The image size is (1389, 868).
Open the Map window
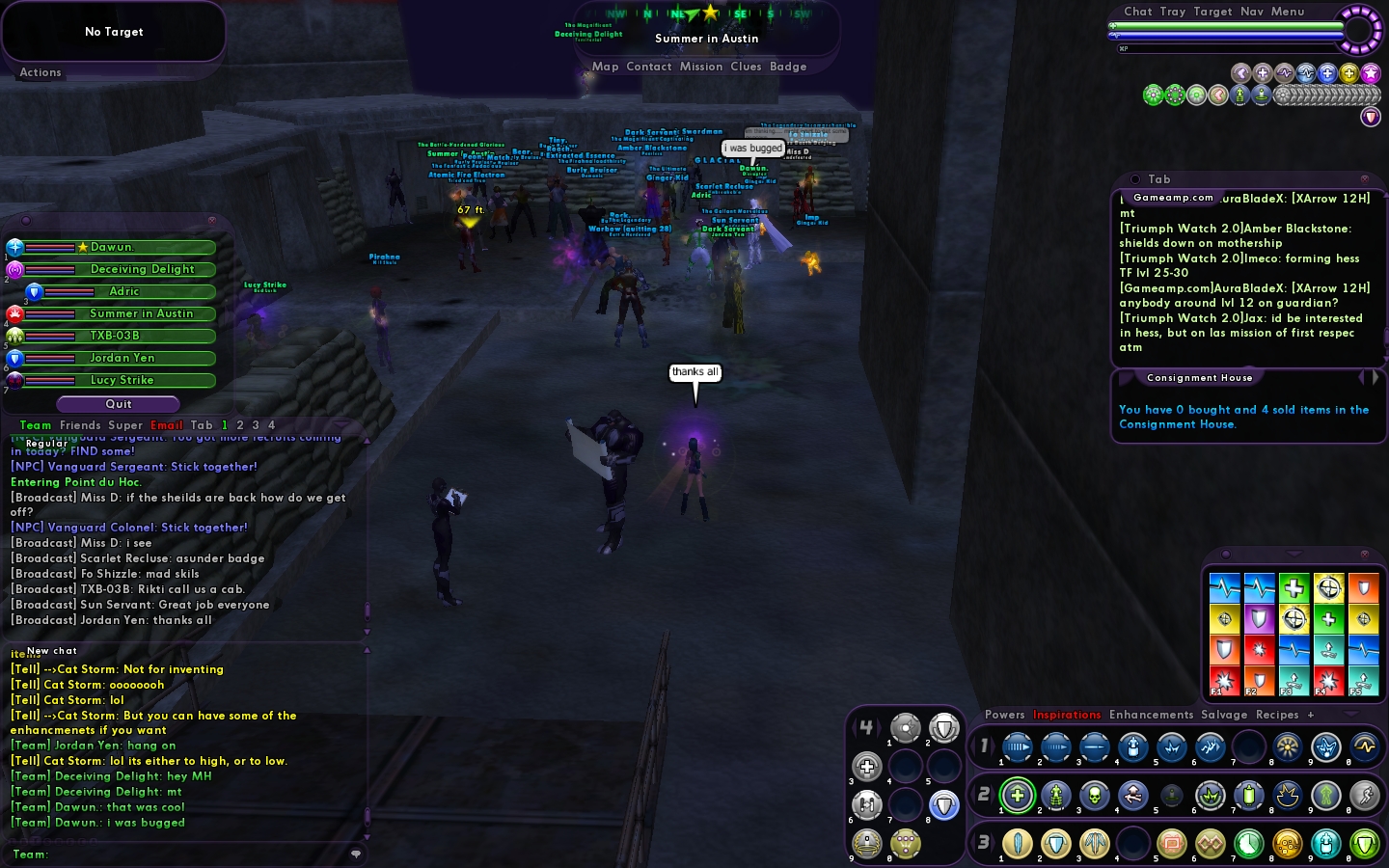point(605,67)
